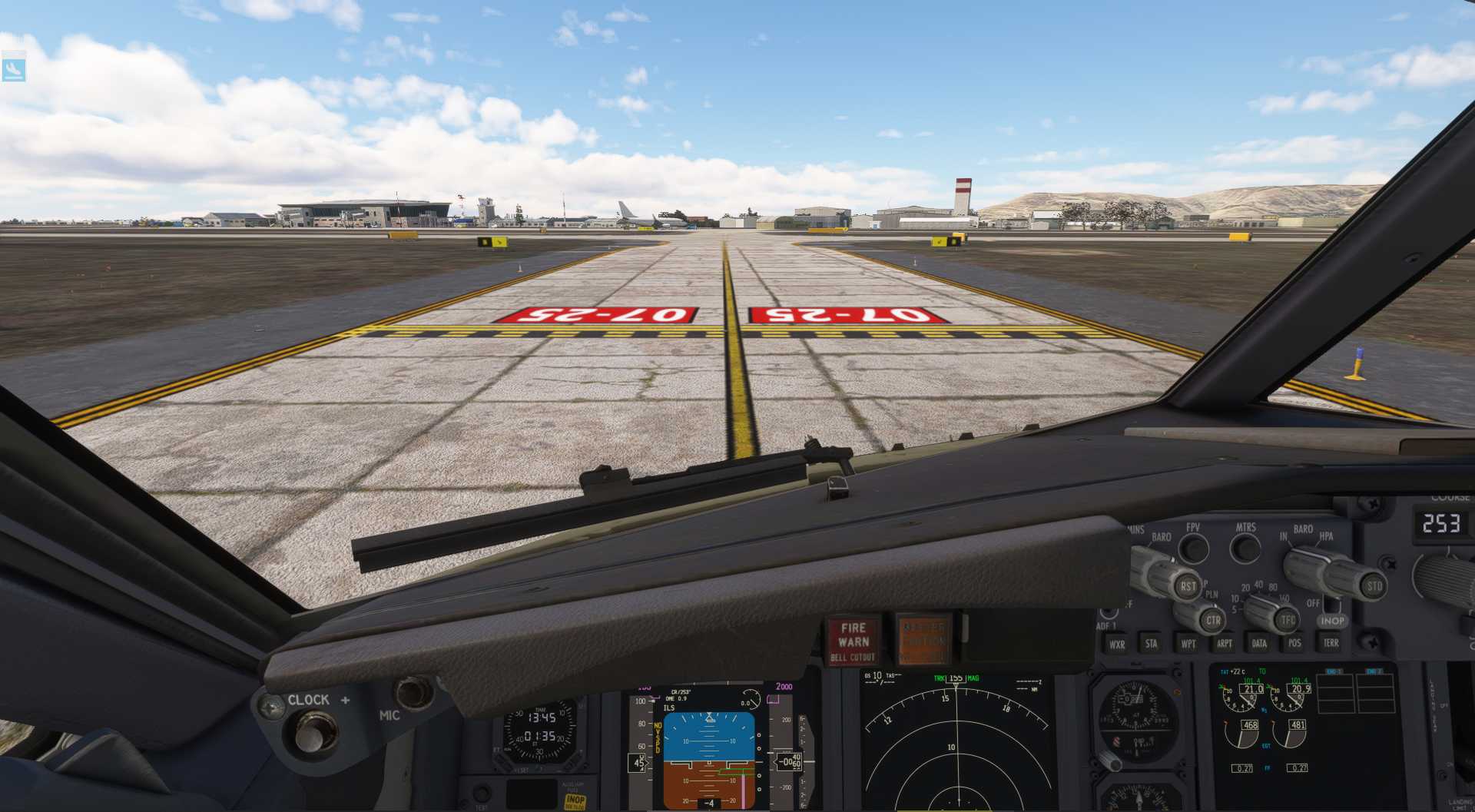Push the CTR map center button

[1212, 620]
